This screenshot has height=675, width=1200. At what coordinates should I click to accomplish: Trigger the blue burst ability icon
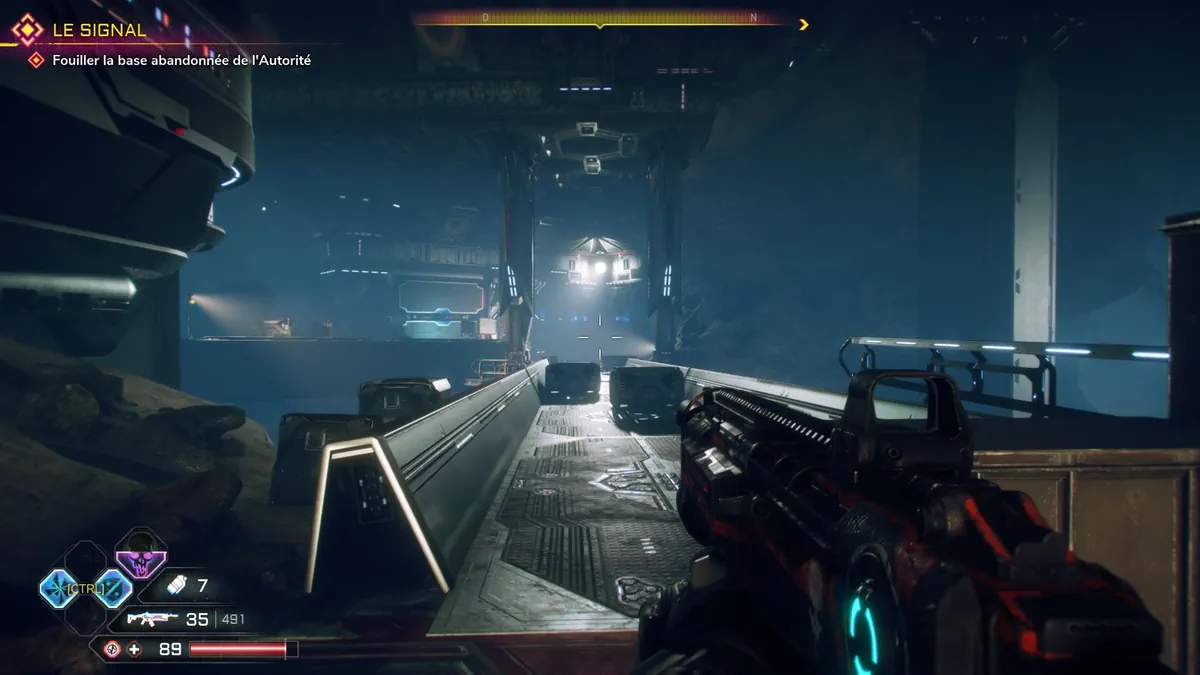[x=59, y=588]
